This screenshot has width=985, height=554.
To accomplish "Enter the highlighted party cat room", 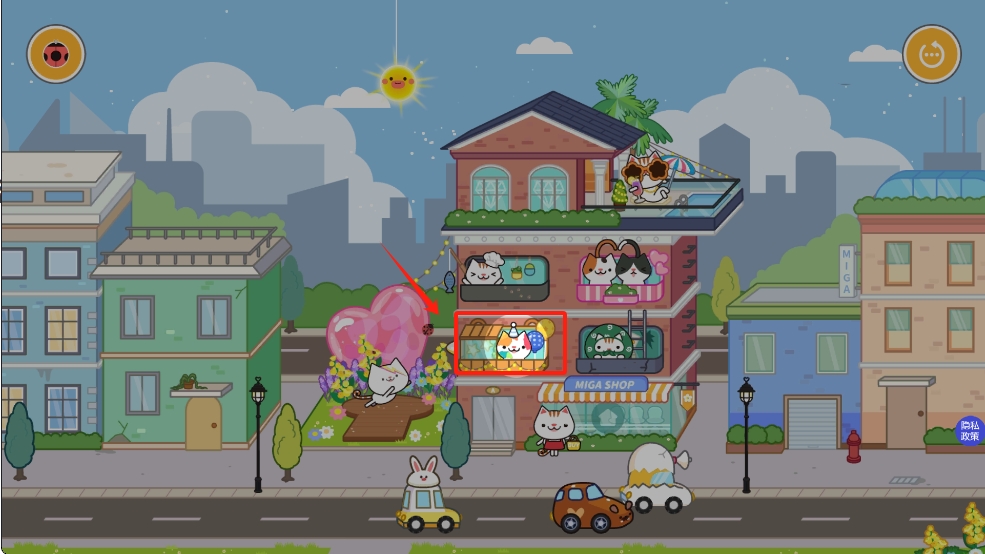I will click(511, 343).
